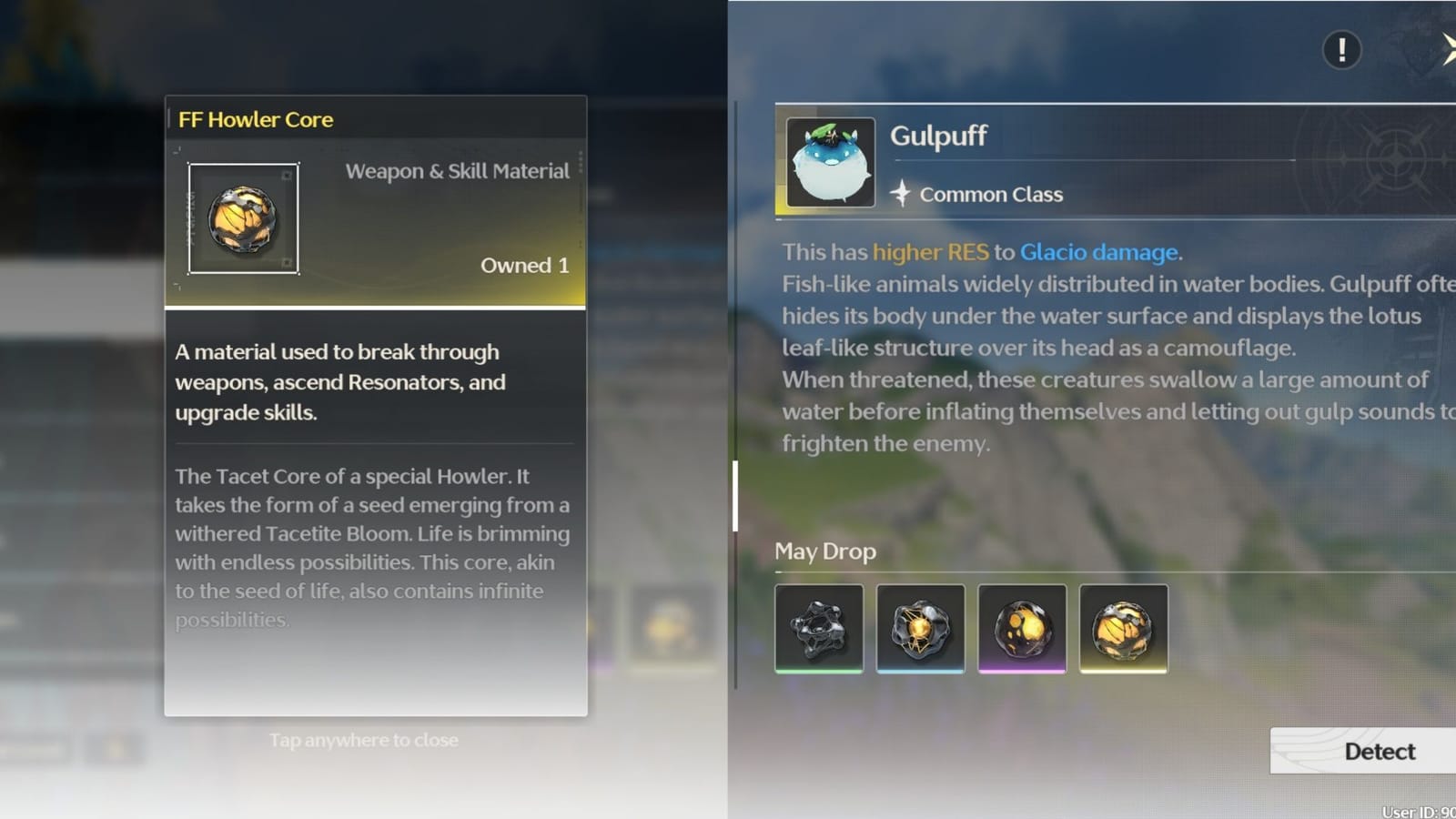
Task: Click the Glacio damage blue link
Action: pos(1098,252)
